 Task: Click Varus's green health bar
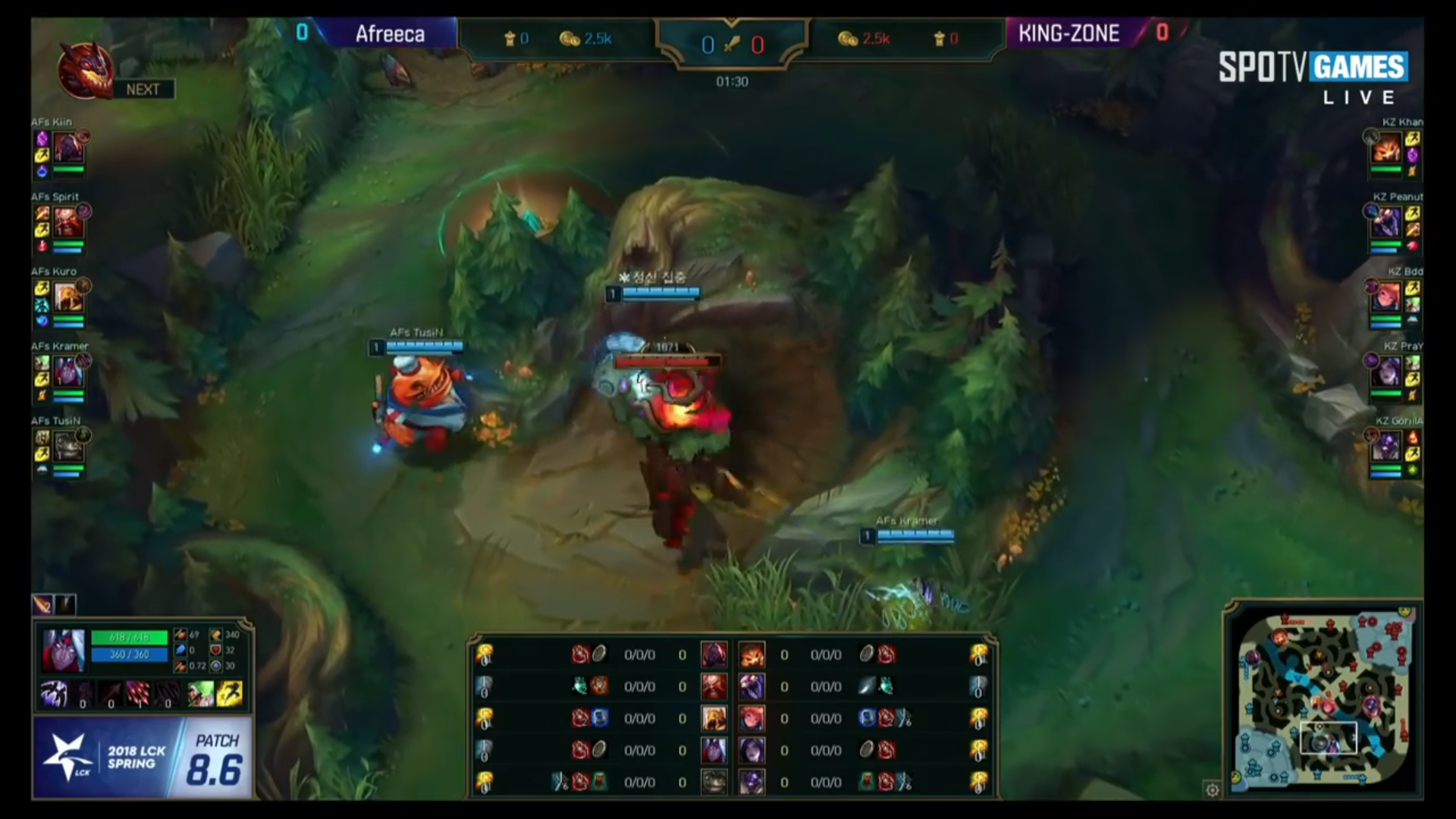tap(129, 639)
